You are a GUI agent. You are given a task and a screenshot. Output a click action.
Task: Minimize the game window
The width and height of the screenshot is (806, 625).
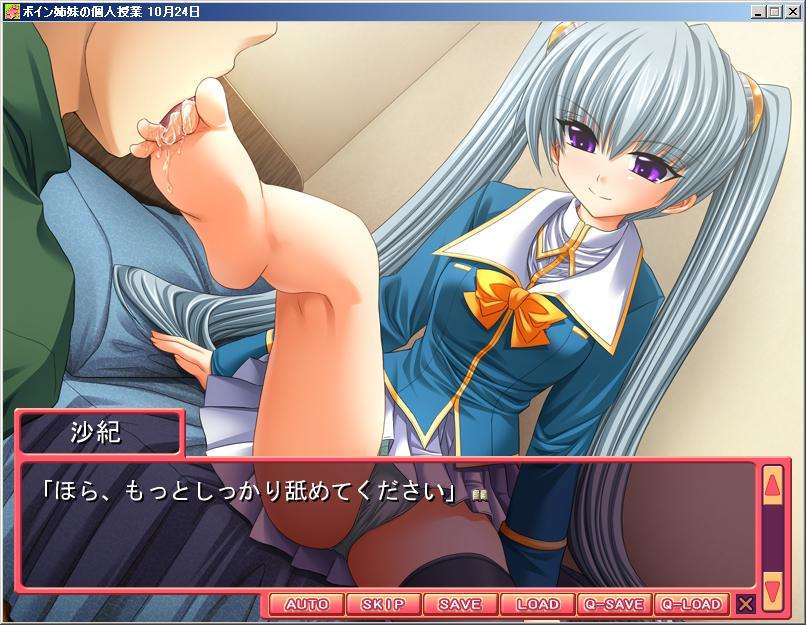tap(758, 11)
